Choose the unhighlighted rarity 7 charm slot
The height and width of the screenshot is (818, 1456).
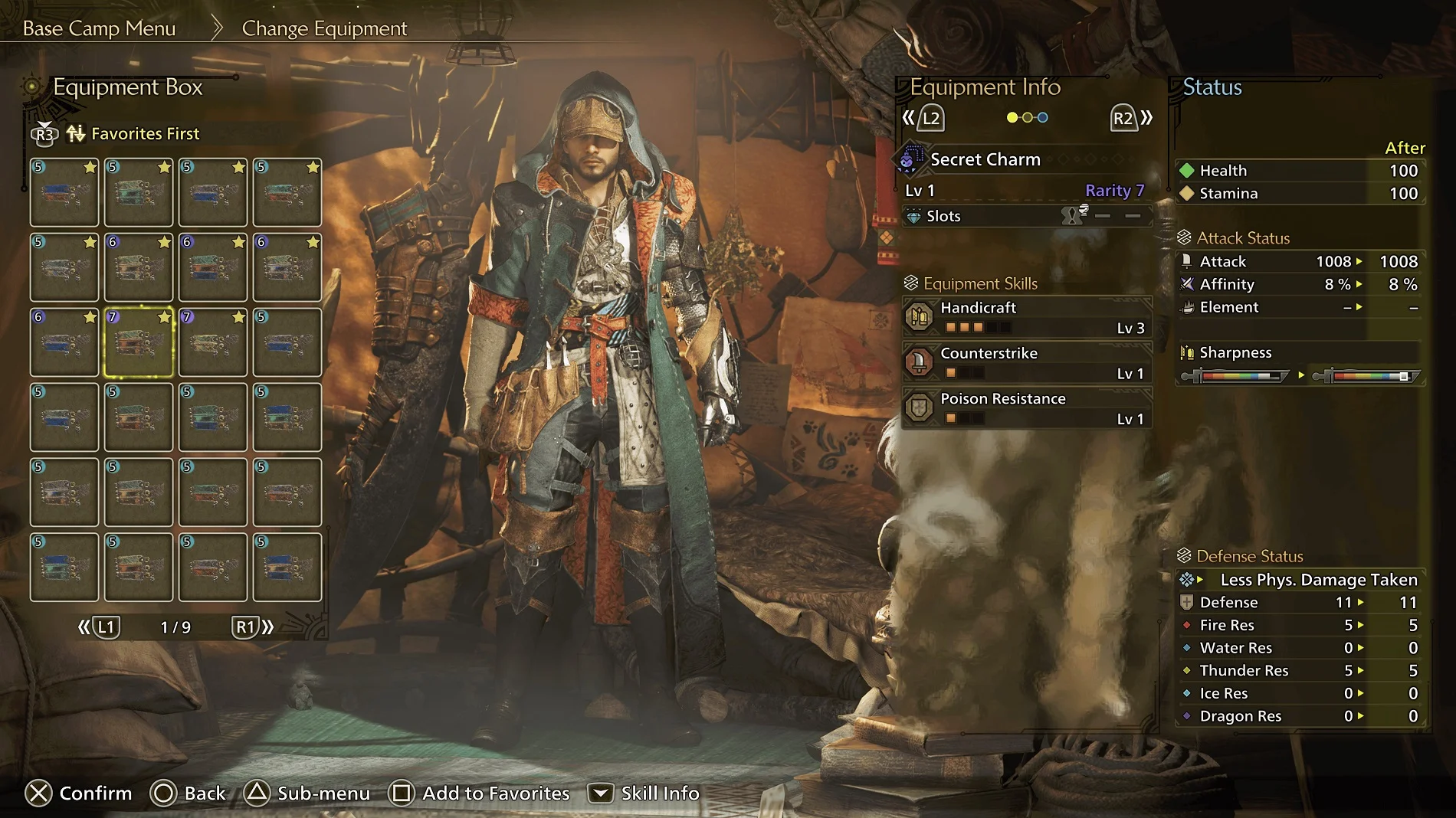213,342
